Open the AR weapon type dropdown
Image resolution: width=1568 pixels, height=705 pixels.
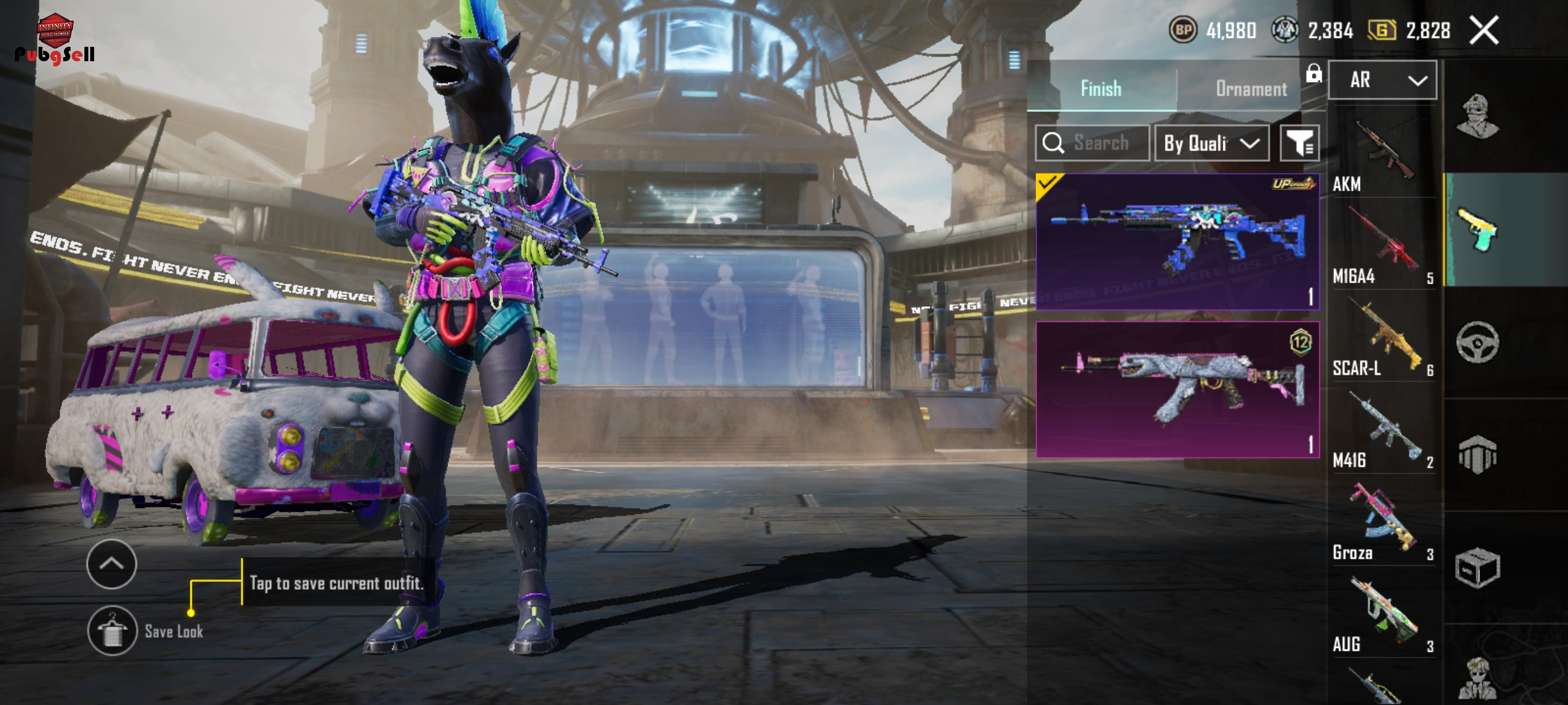tap(1382, 80)
